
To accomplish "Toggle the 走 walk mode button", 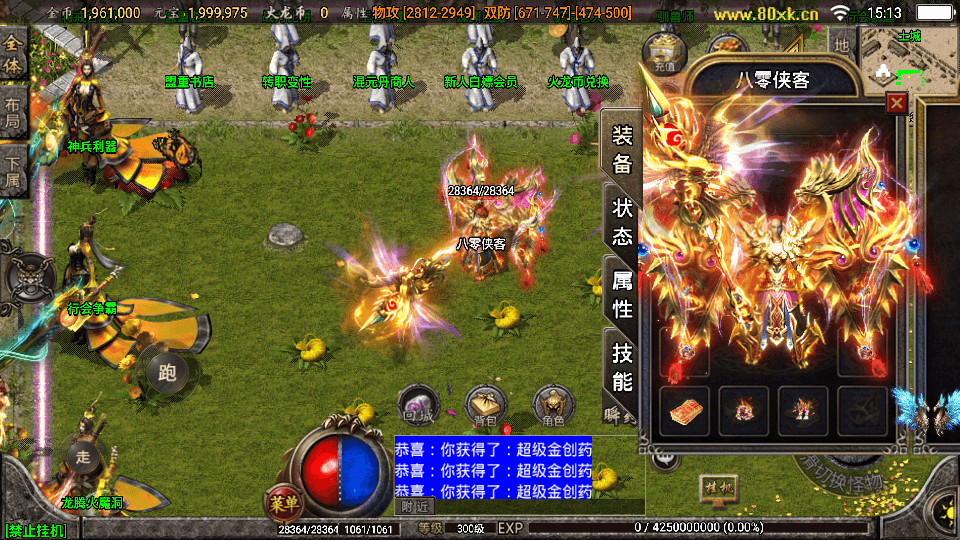I will [x=83, y=456].
